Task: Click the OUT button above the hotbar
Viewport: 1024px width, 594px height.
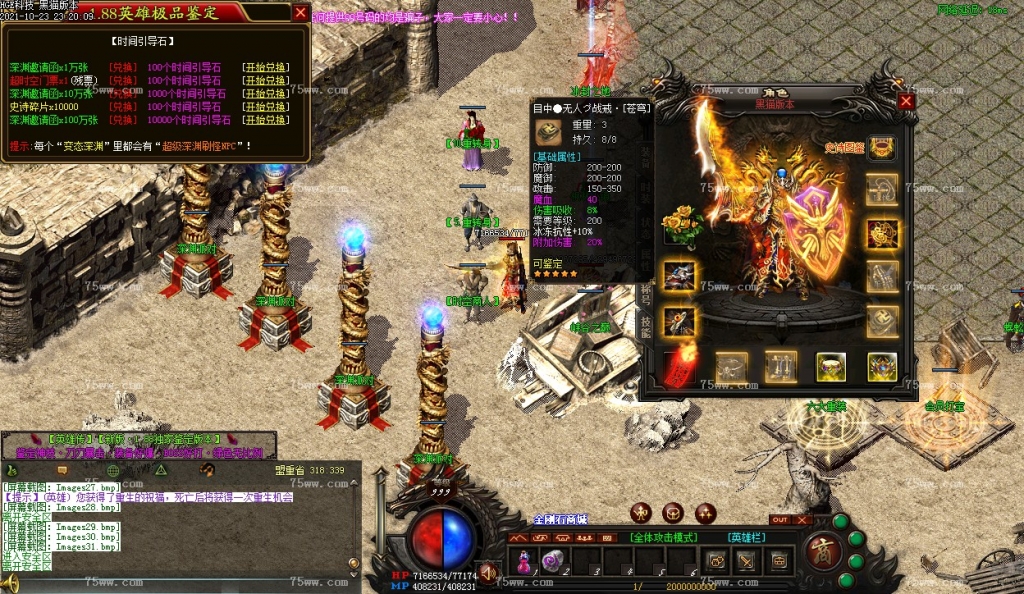Action: click(779, 520)
